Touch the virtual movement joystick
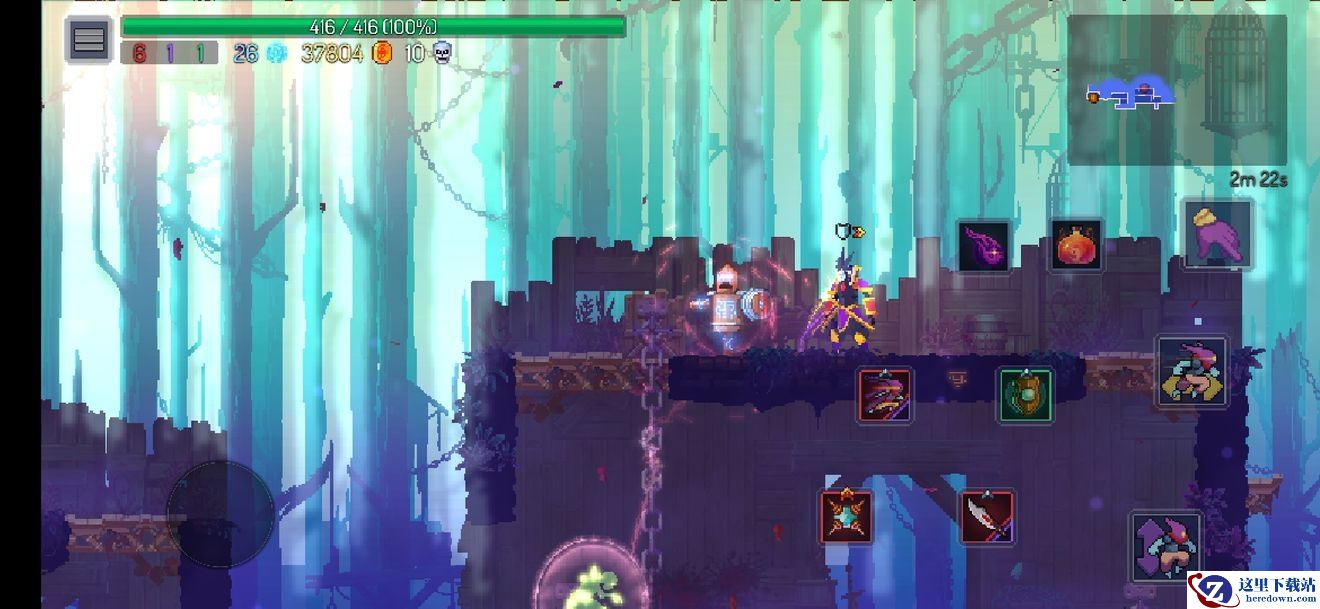 click(x=220, y=515)
